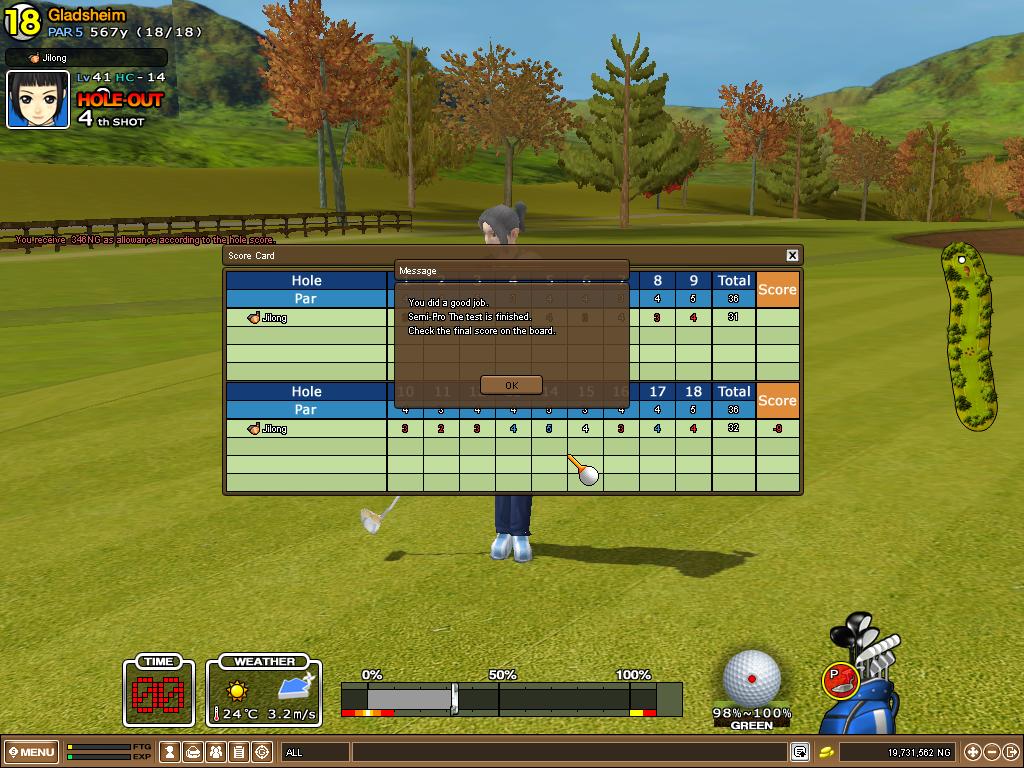Open the two-person friends icon

pos(216,752)
